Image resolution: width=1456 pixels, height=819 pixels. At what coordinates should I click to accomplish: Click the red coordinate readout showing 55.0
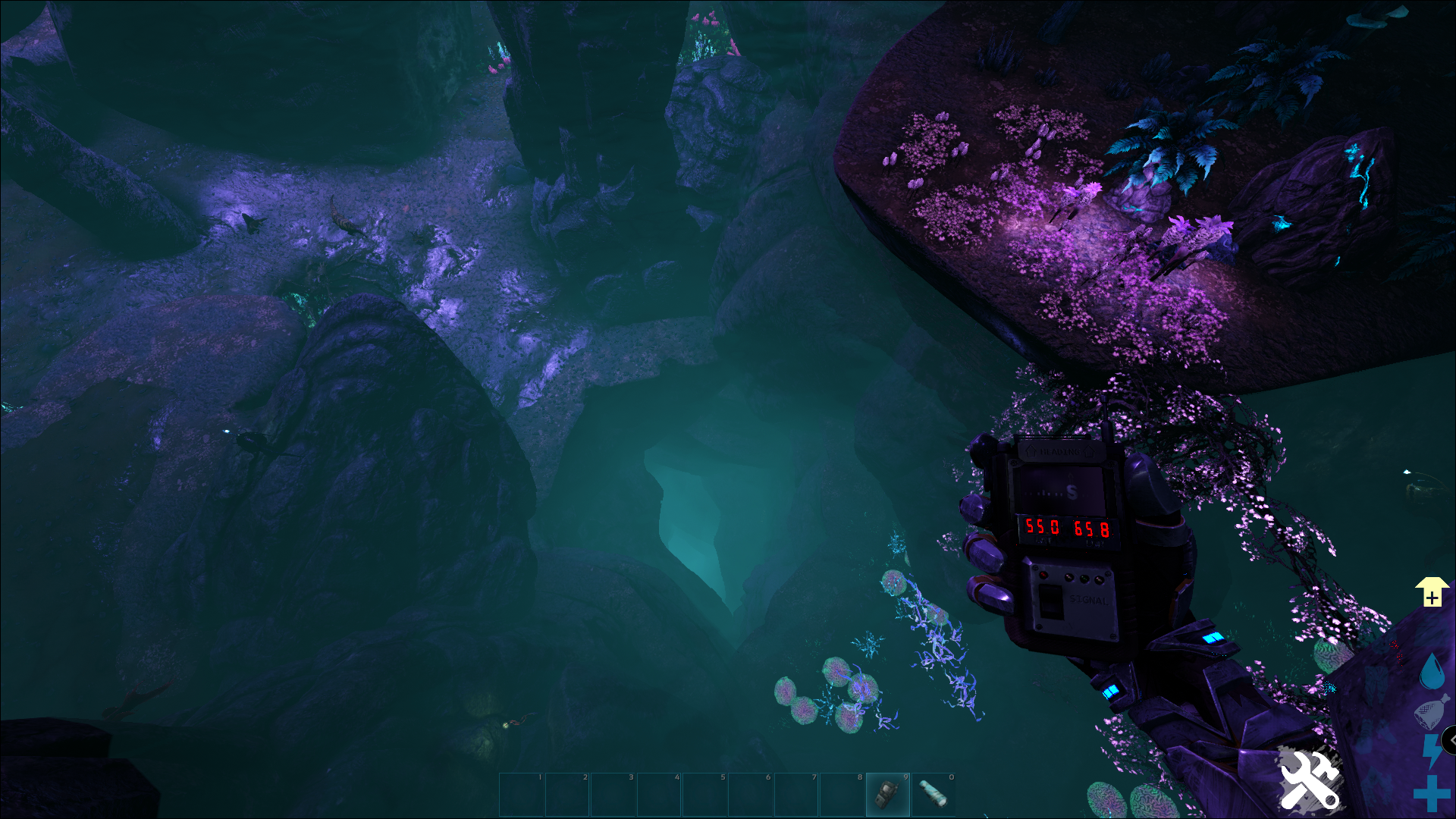pyautogui.click(x=1043, y=527)
